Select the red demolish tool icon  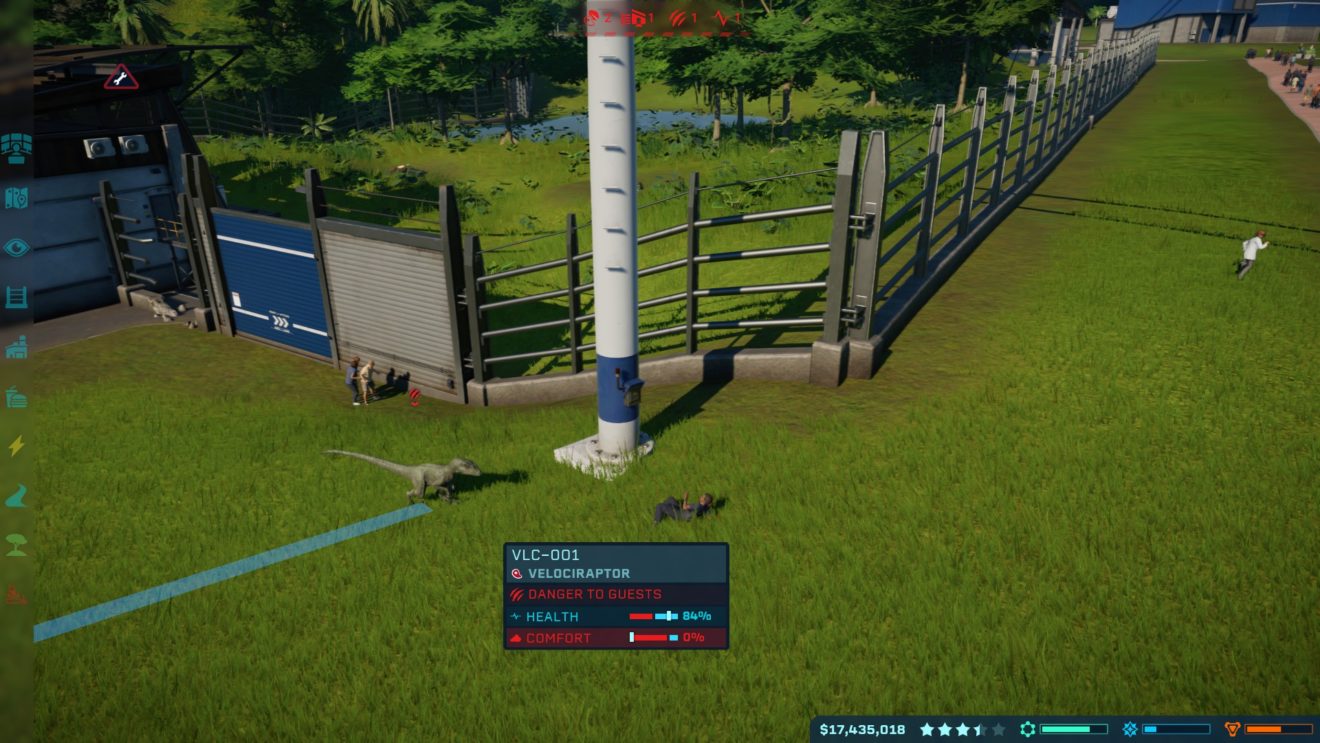click(x=16, y=596)
